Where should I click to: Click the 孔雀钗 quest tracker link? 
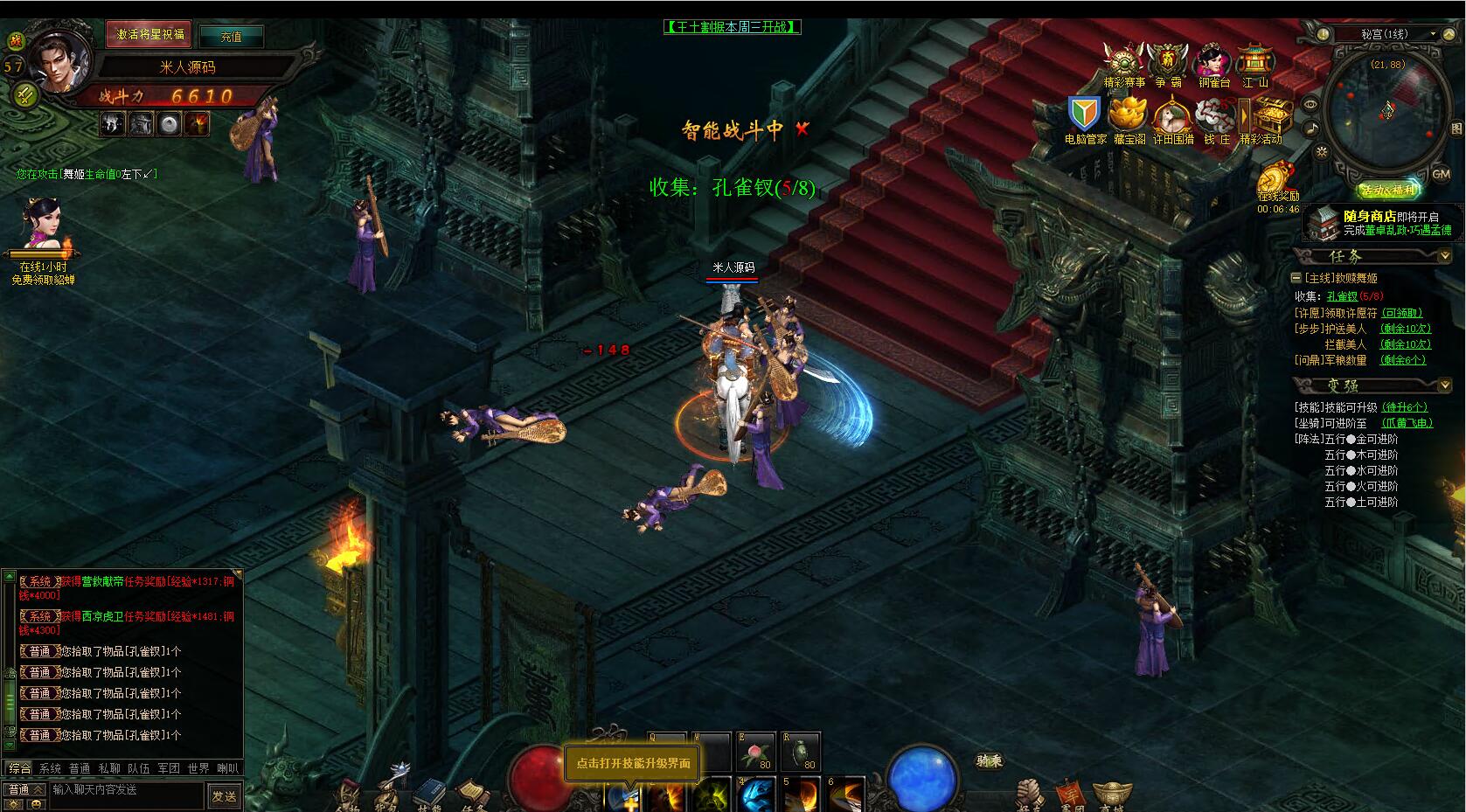coord(1342,296)
